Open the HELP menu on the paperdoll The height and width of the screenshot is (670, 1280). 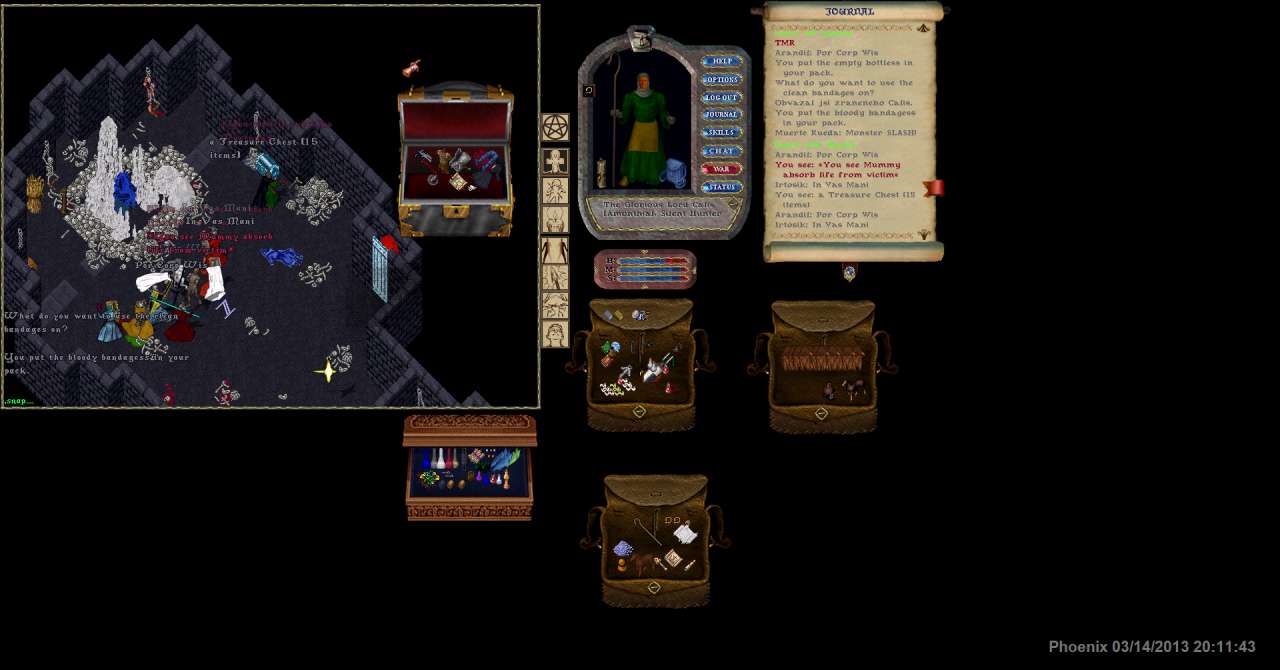721,62
